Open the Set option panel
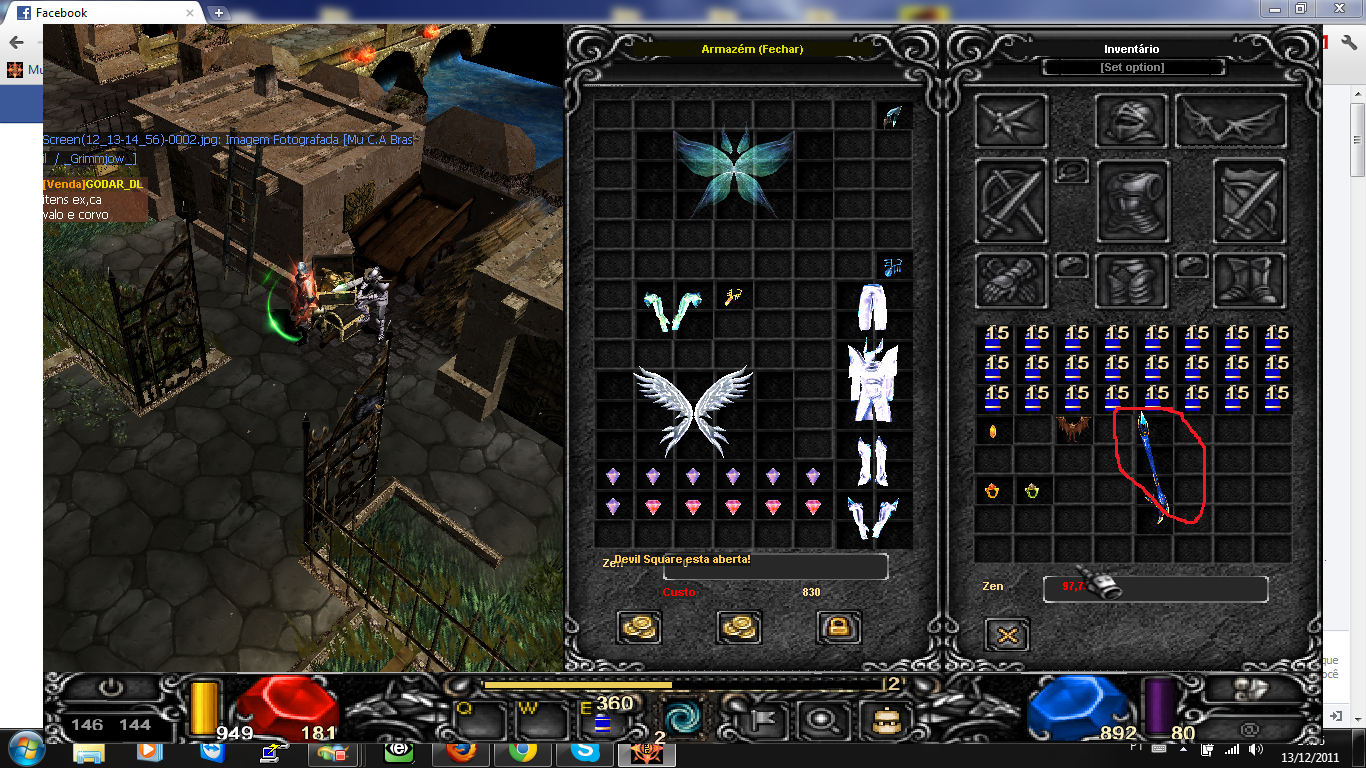 coord(1132,67)
